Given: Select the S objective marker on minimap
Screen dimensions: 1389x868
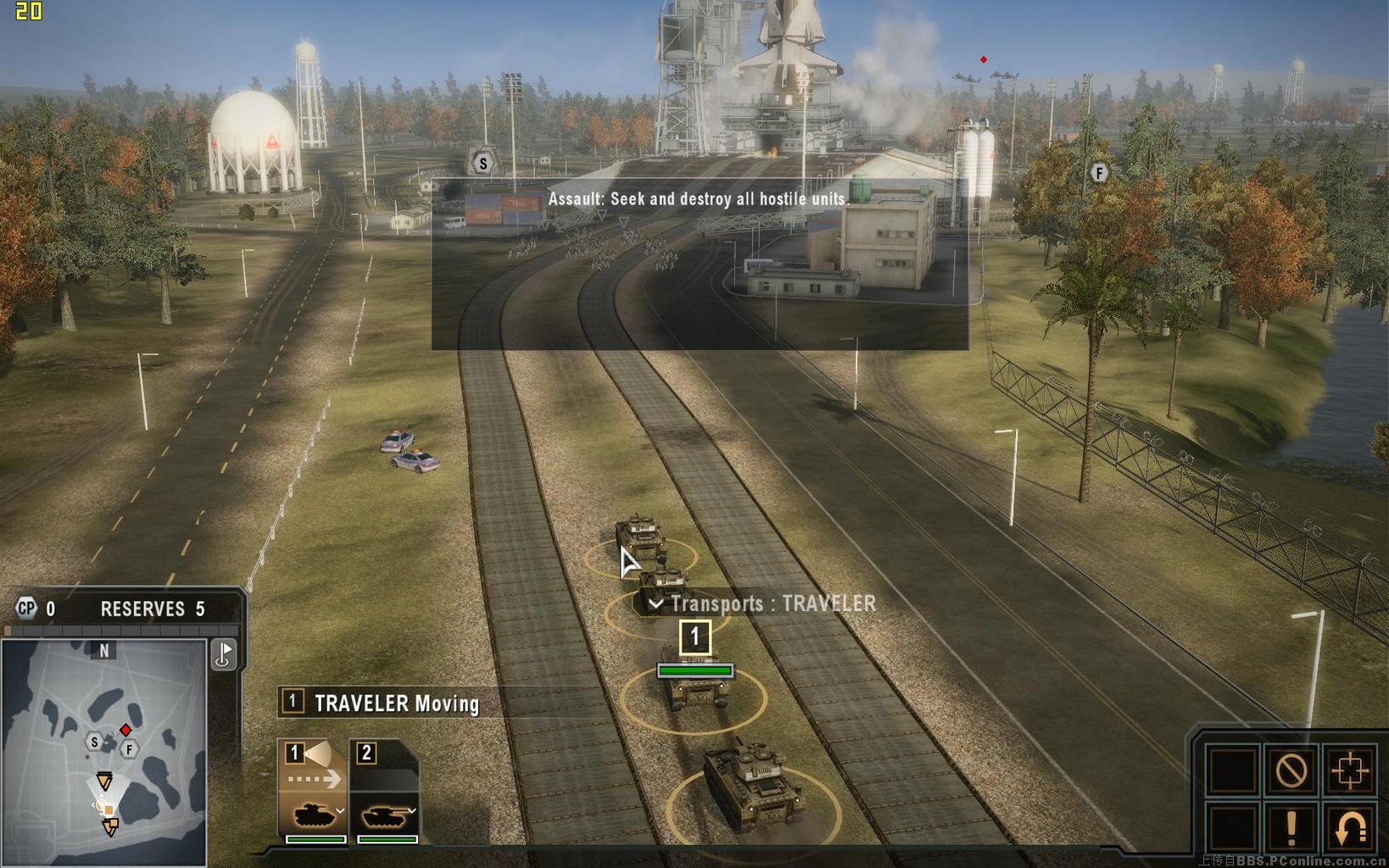Looking at the screenshot, I should click(x=94, y=743).
